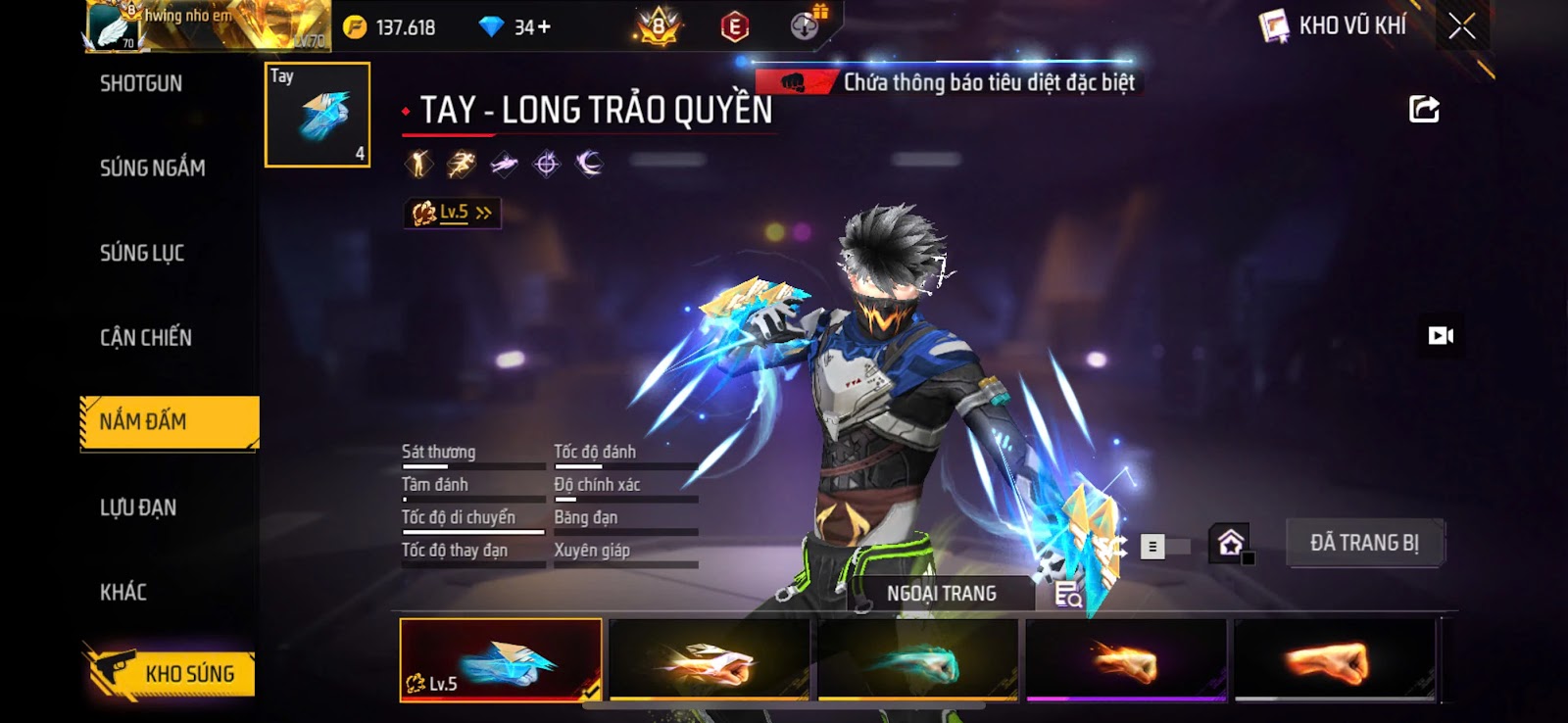The height and width of the screenshot is (723, 1568).
Task: Close the weapon vault screen
Action: [x=1461, y=26]
